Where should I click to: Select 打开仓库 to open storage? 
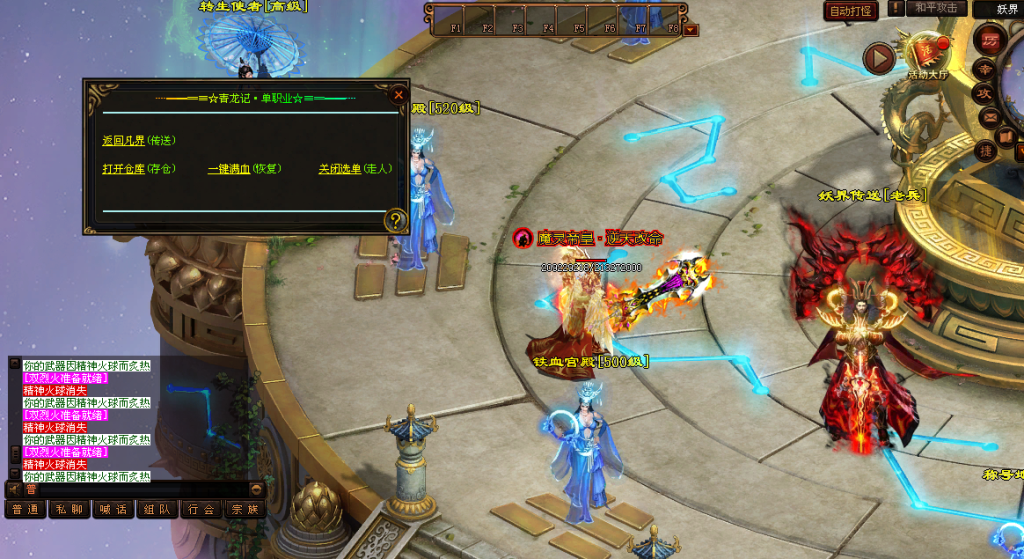point(138,169)
